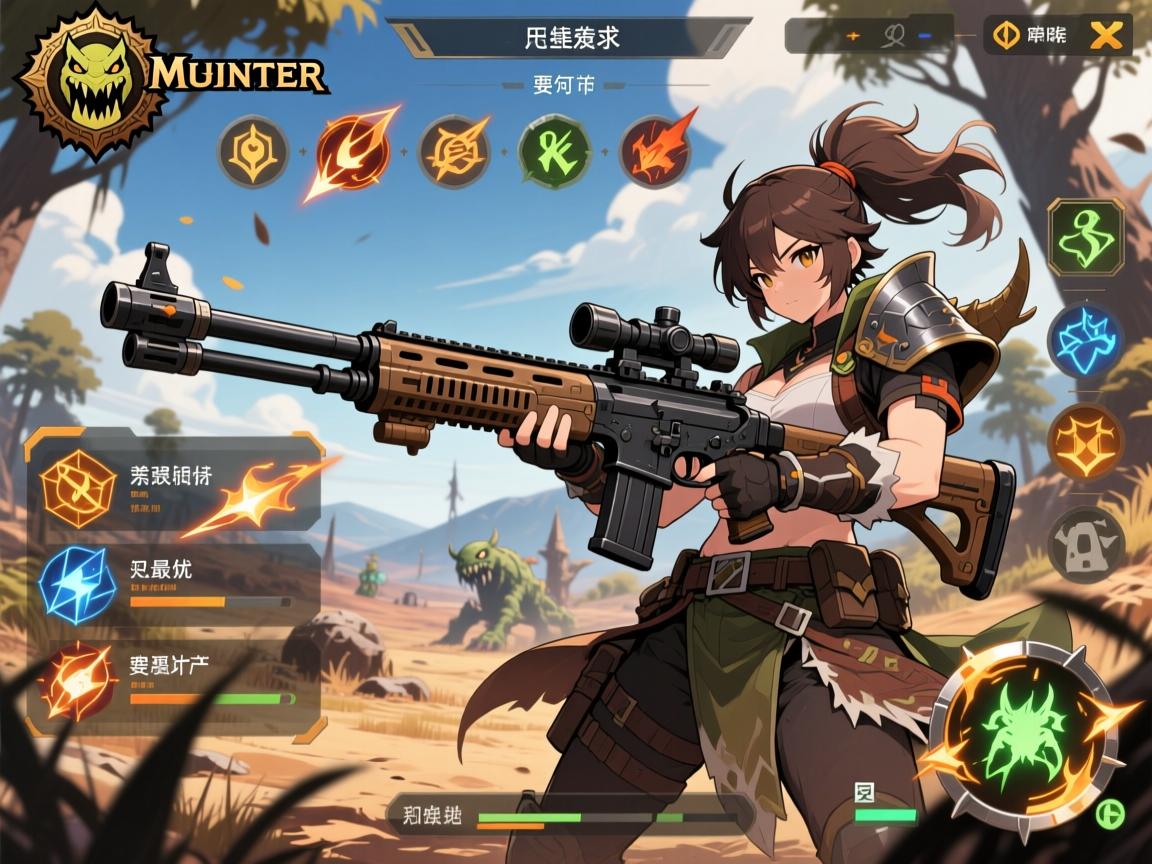Click the small green circle button in corner
The width and height of the screenshot is (1152, 864).
tap(1107, 812)
